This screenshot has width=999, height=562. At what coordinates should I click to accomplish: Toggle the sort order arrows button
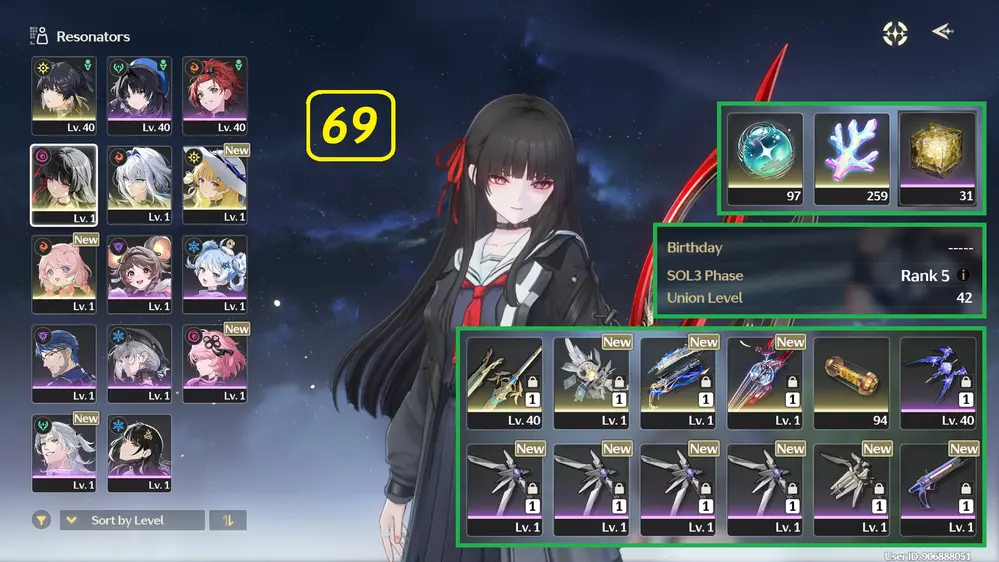click(228, 520)
